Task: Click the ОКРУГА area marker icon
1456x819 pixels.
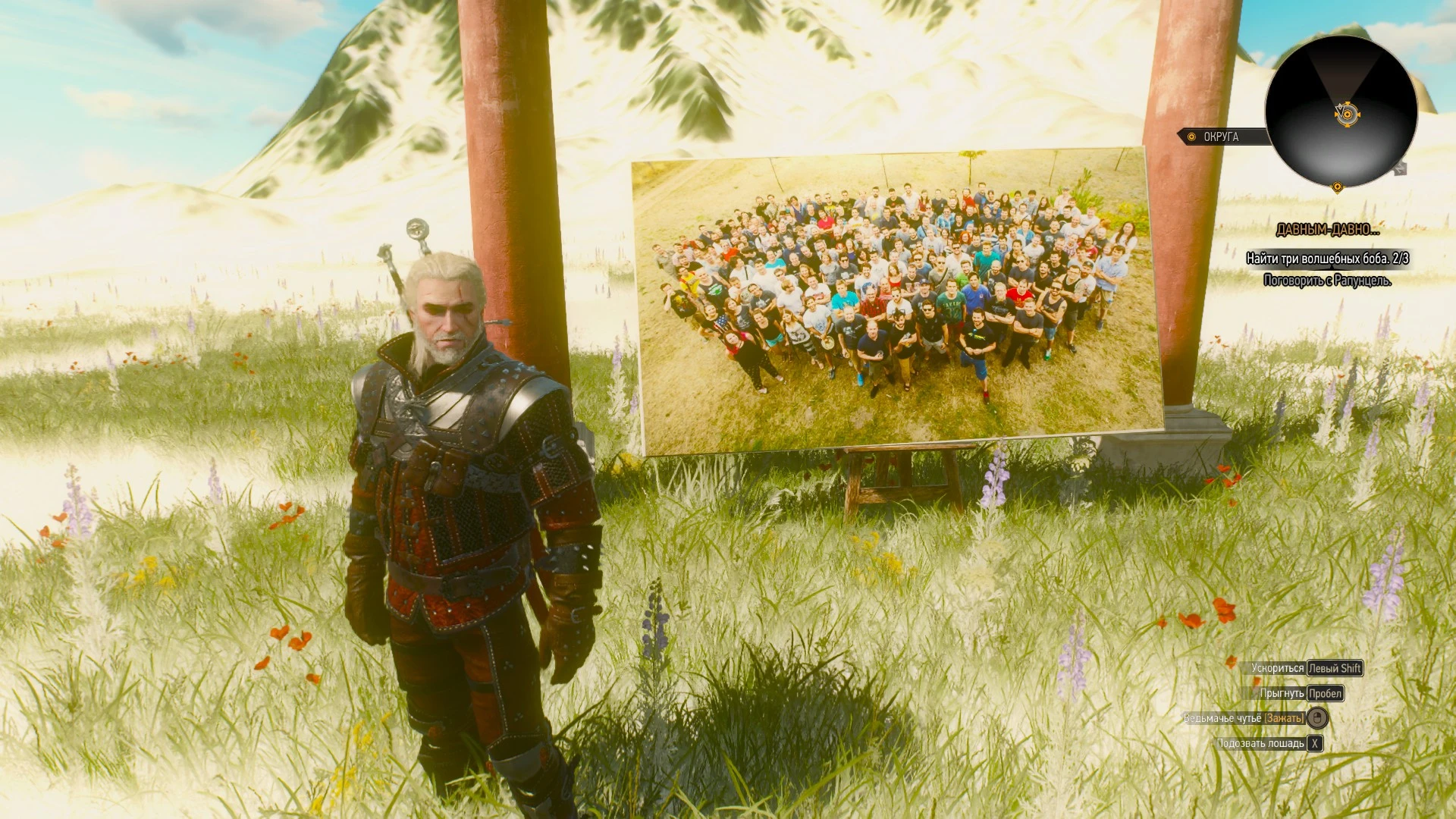Action: tap(1191, 136)
